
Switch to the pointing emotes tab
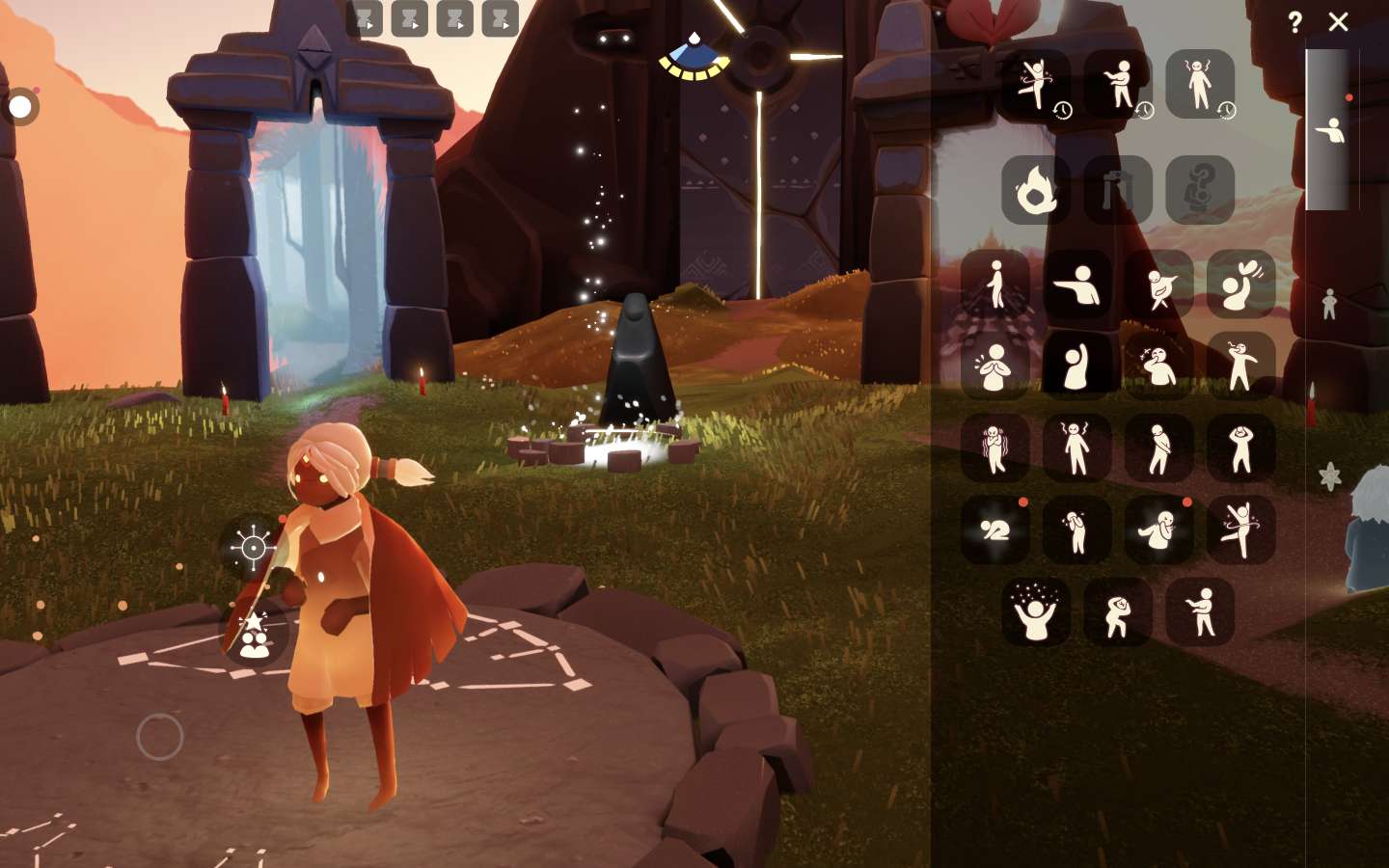click(x=1329, y=129)
